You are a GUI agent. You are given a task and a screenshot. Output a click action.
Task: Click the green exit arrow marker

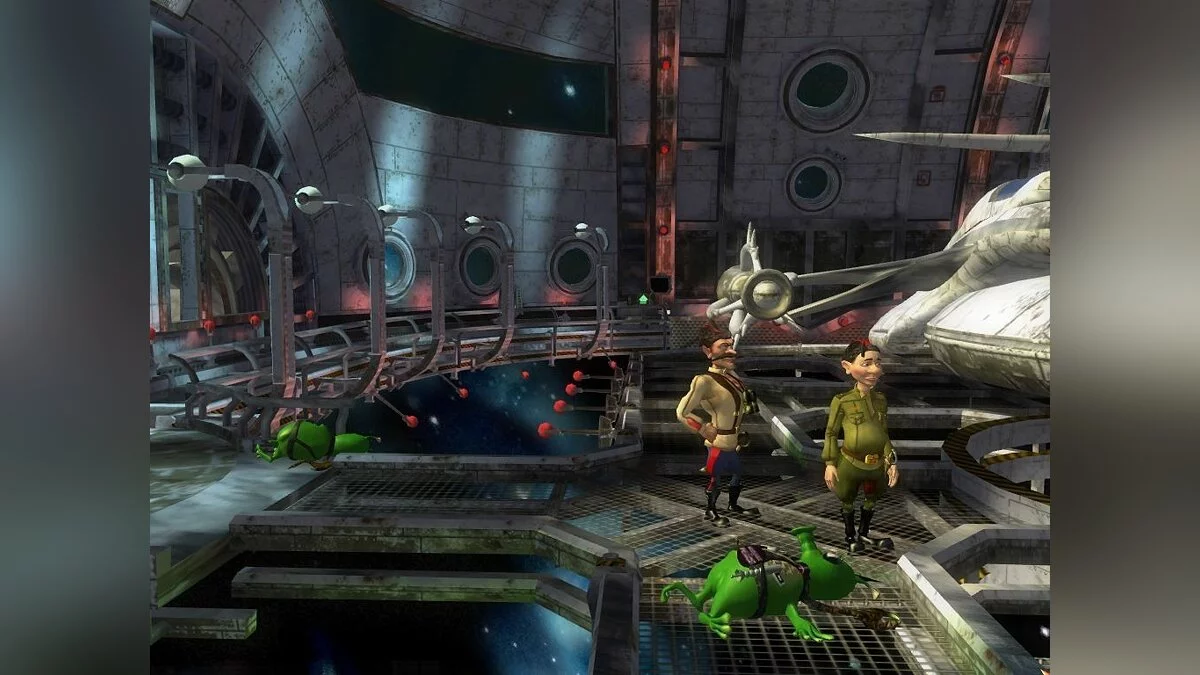(644, 299)
